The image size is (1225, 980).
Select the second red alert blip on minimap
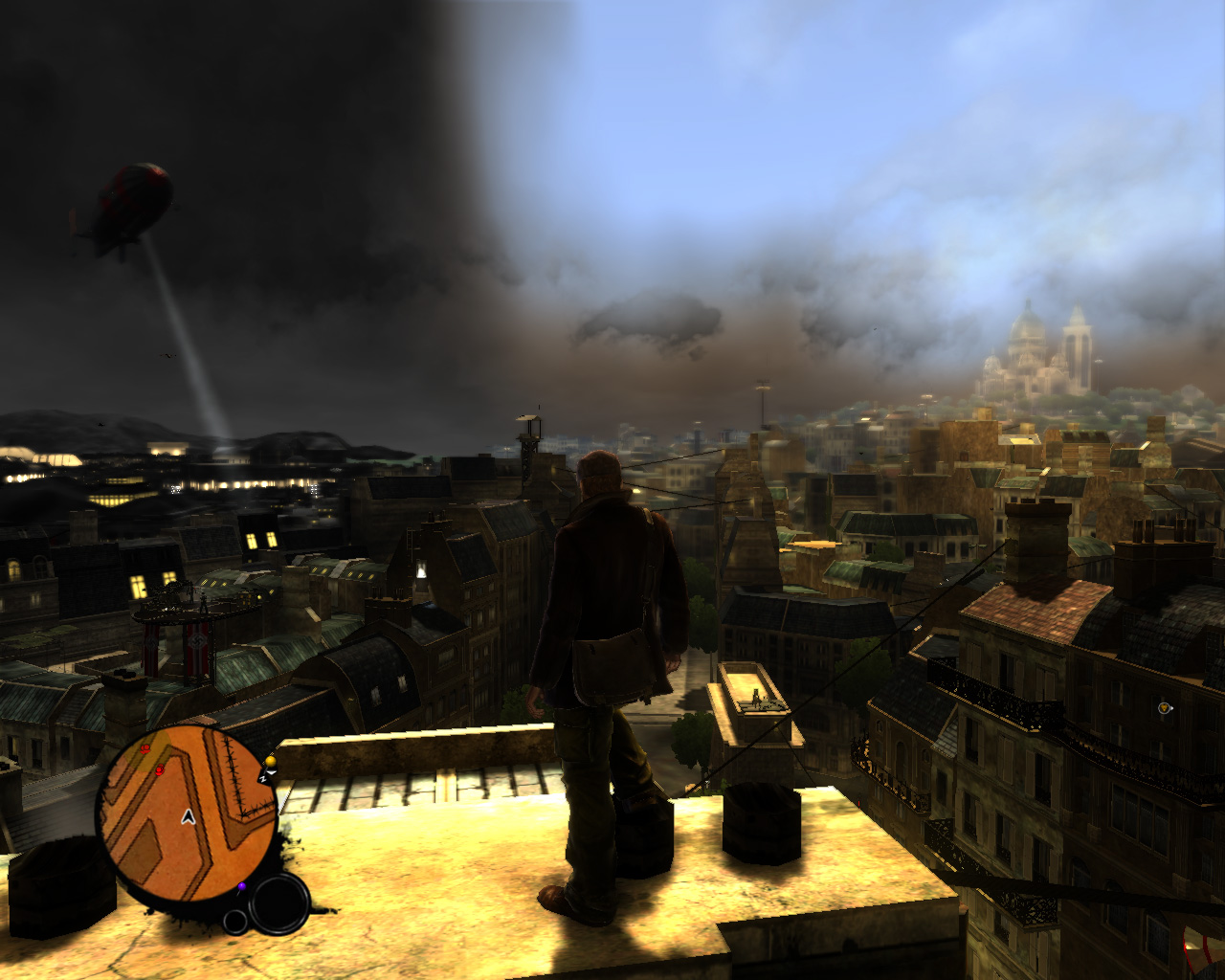159,771
